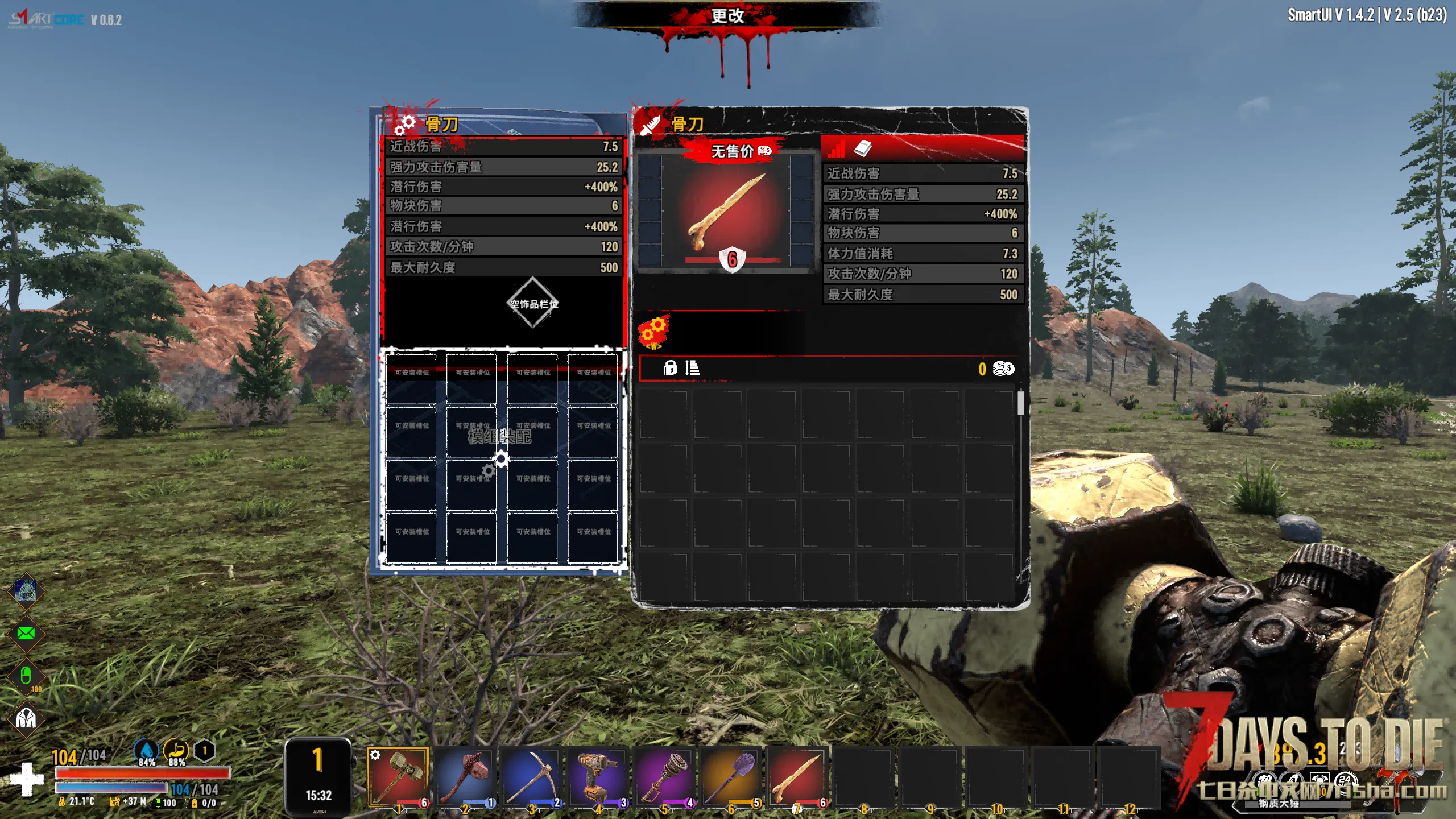Viewport: 1456px width, 819px height.
Task: Open the stats tab with red bars icon
Action: (x=836, y=150)
